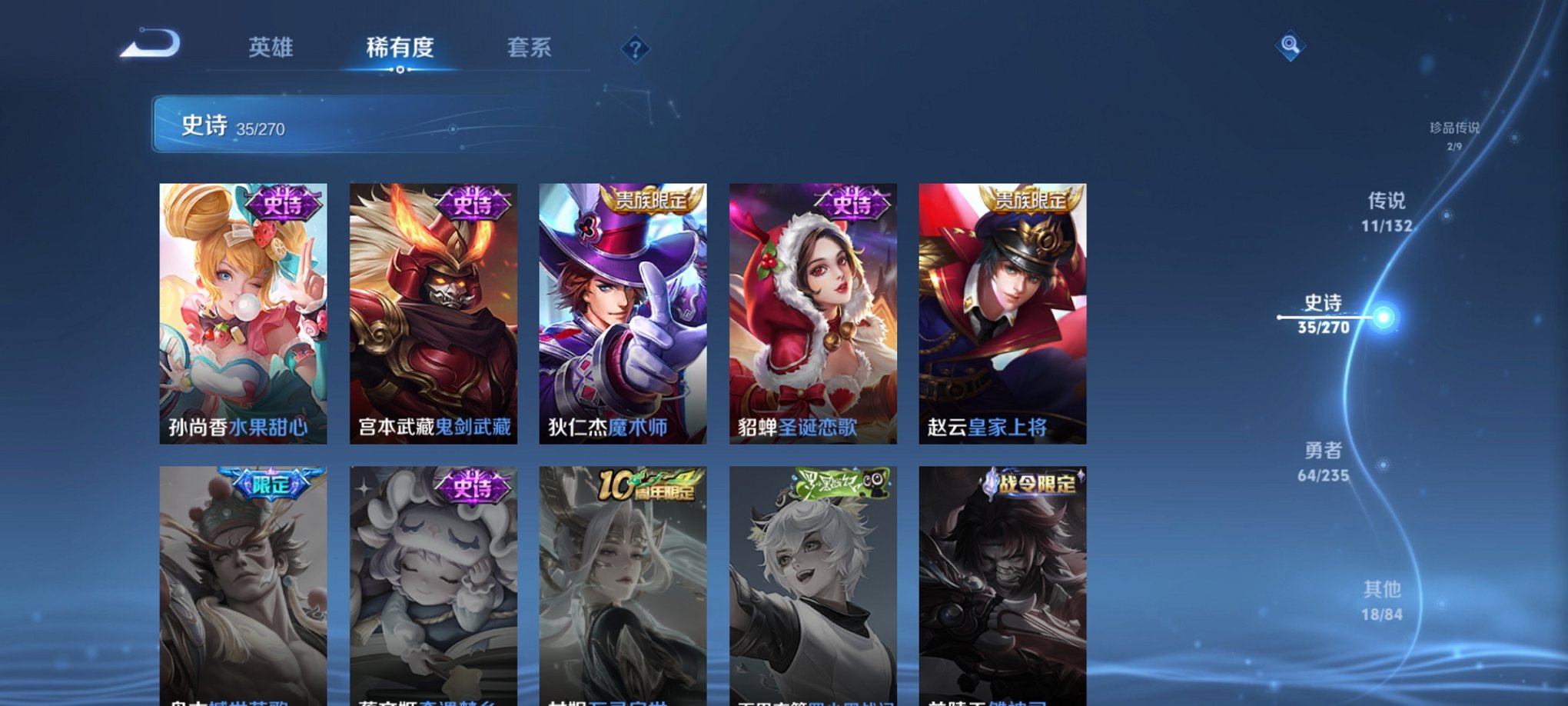Click the help question mark icon

[x=634, y=48]
